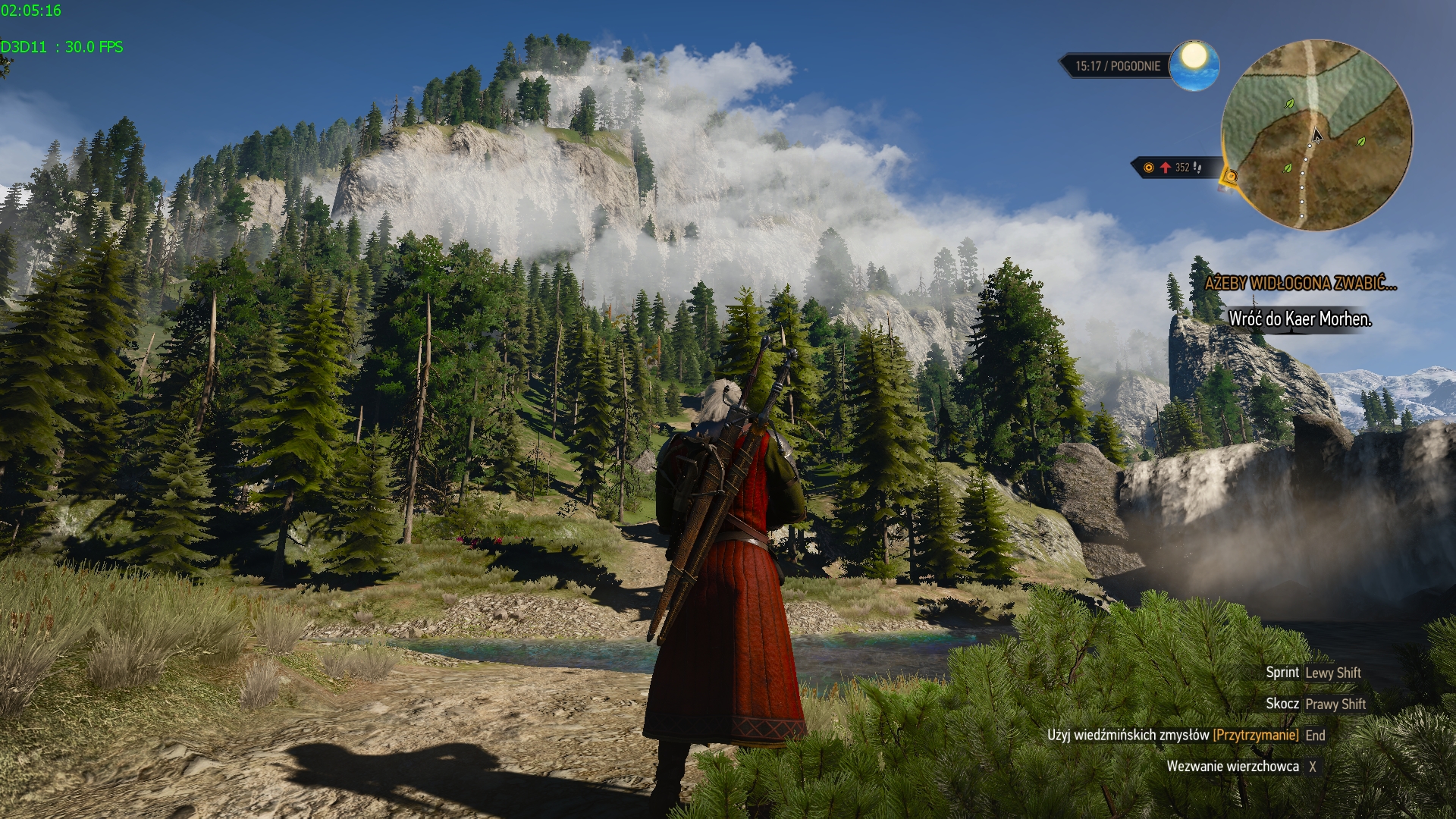Click the tracked quest title
Image resolution: width=1456 pixels, height=819 pixels.
pyautogui.click(x=1300, y=284)
